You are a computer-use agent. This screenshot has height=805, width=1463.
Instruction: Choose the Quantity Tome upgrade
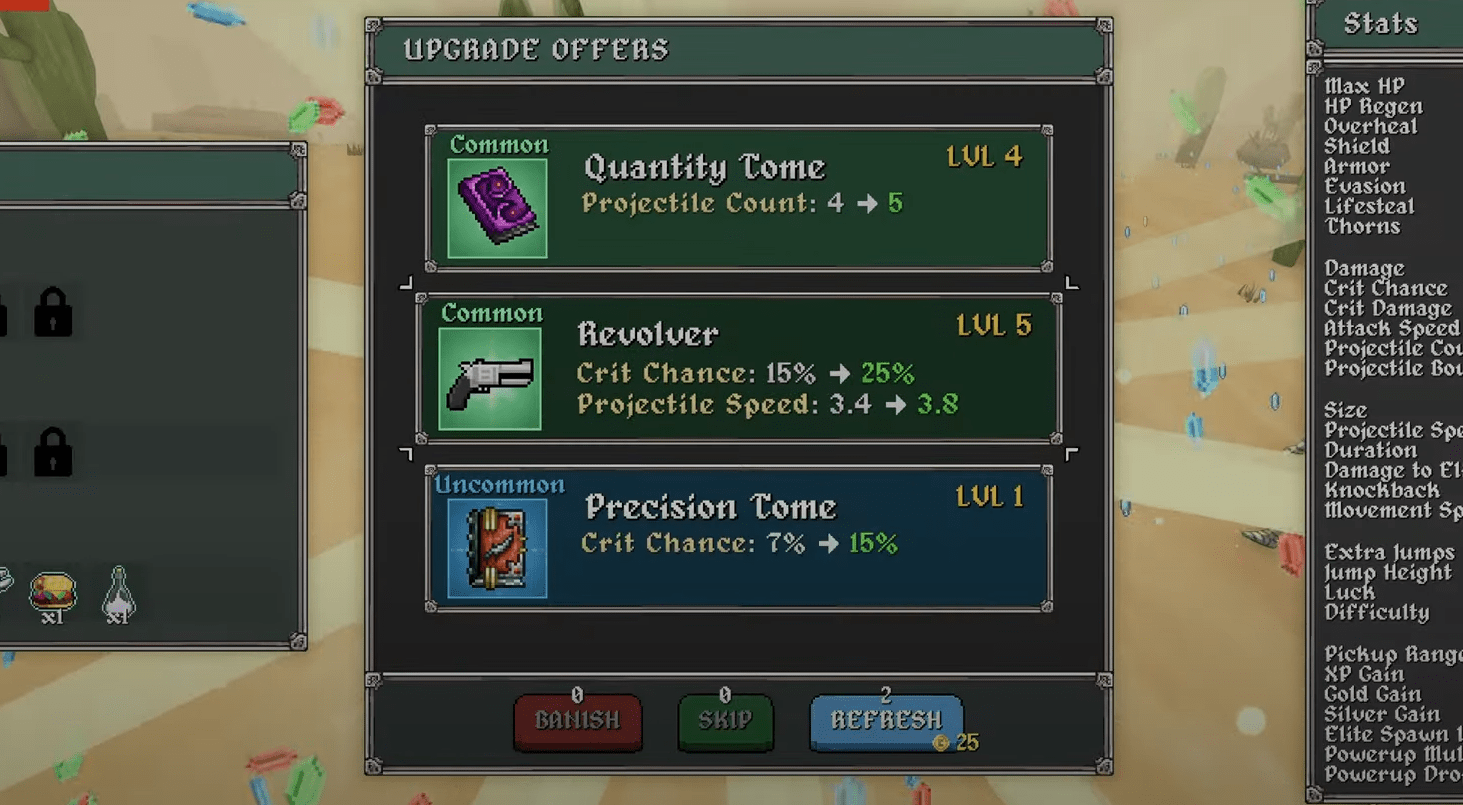(738, 199)
